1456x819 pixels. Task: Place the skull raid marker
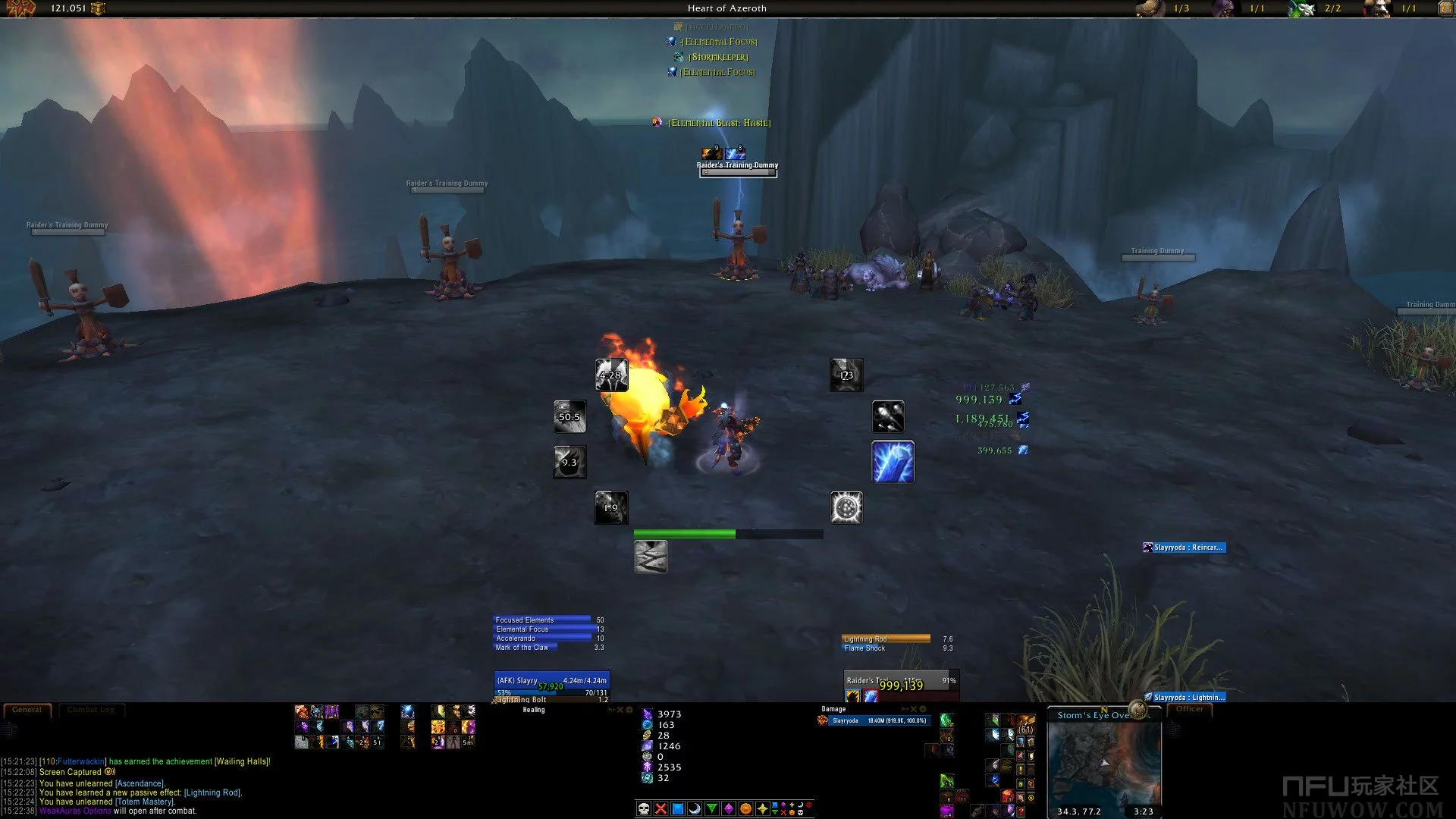pyautogui.click(x=644, y=808)
